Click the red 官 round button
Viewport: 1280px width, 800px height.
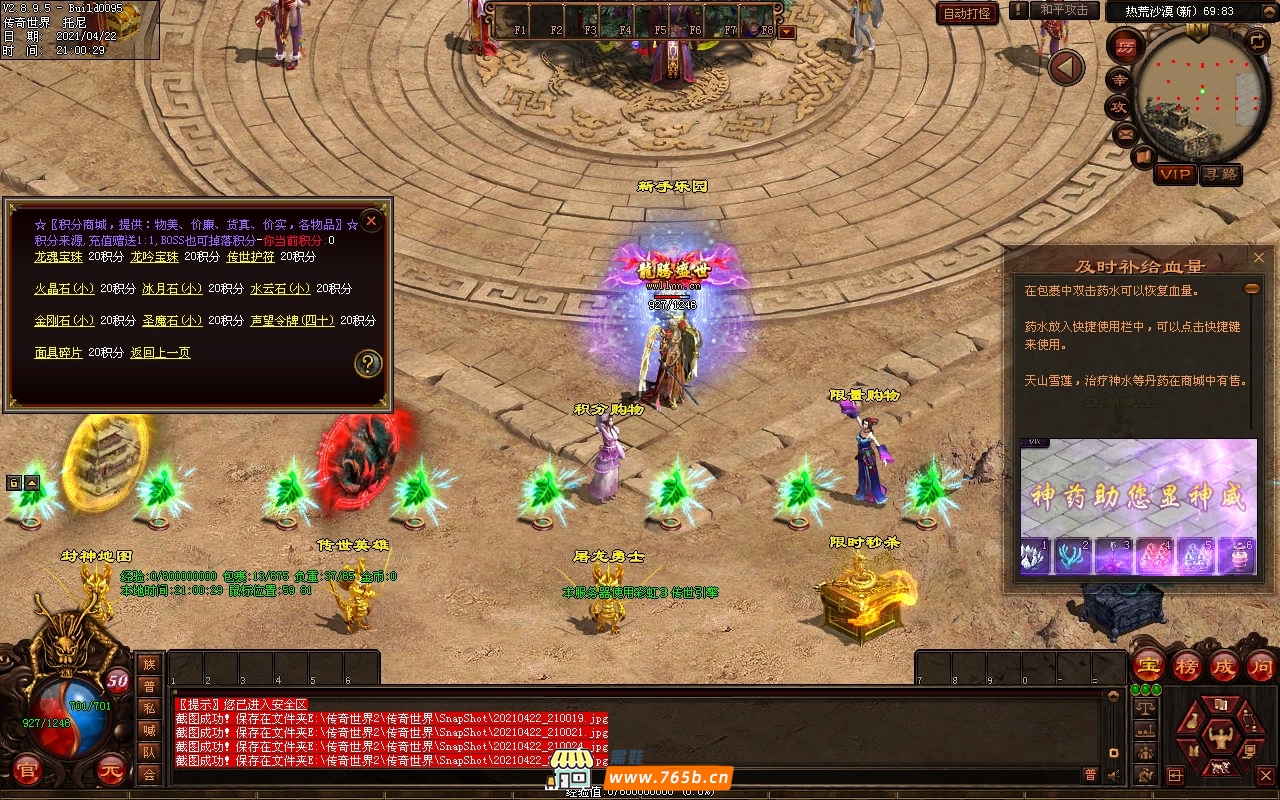click(27, 770)
